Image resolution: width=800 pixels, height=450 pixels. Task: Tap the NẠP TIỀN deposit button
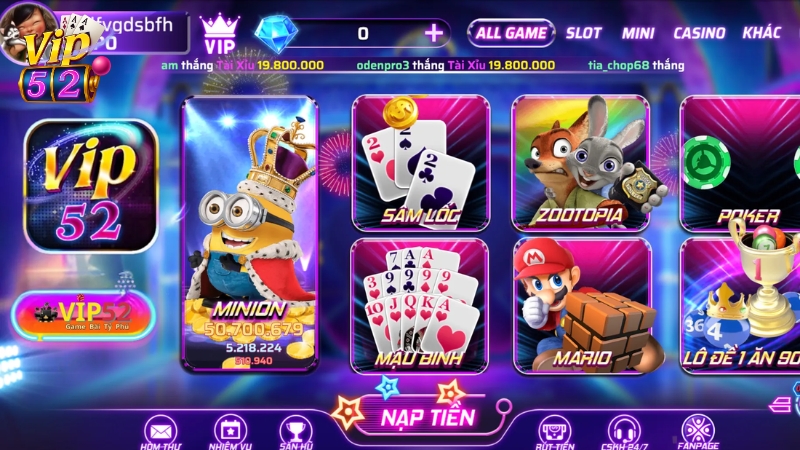click(427, 417)
